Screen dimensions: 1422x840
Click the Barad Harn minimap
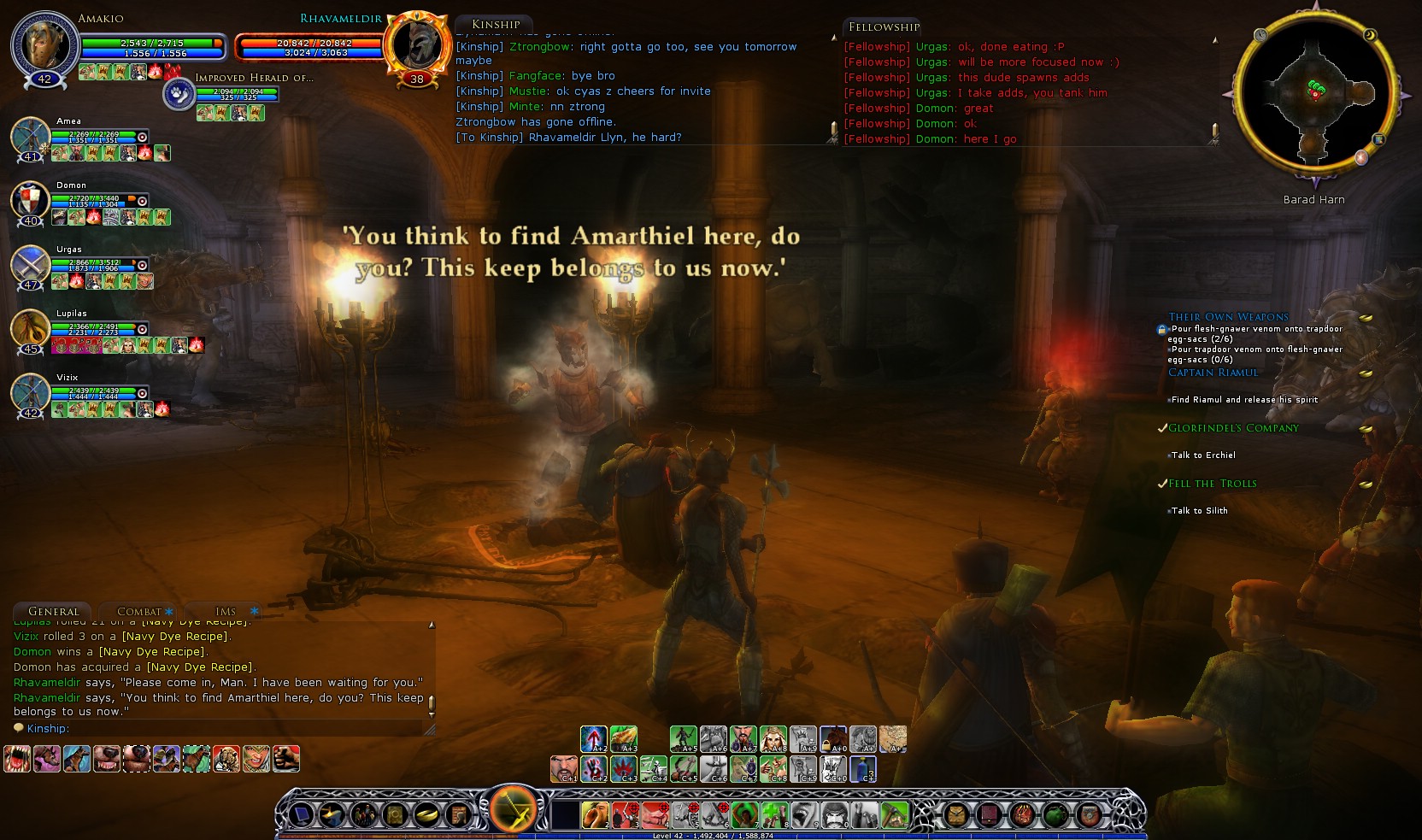1313,91
